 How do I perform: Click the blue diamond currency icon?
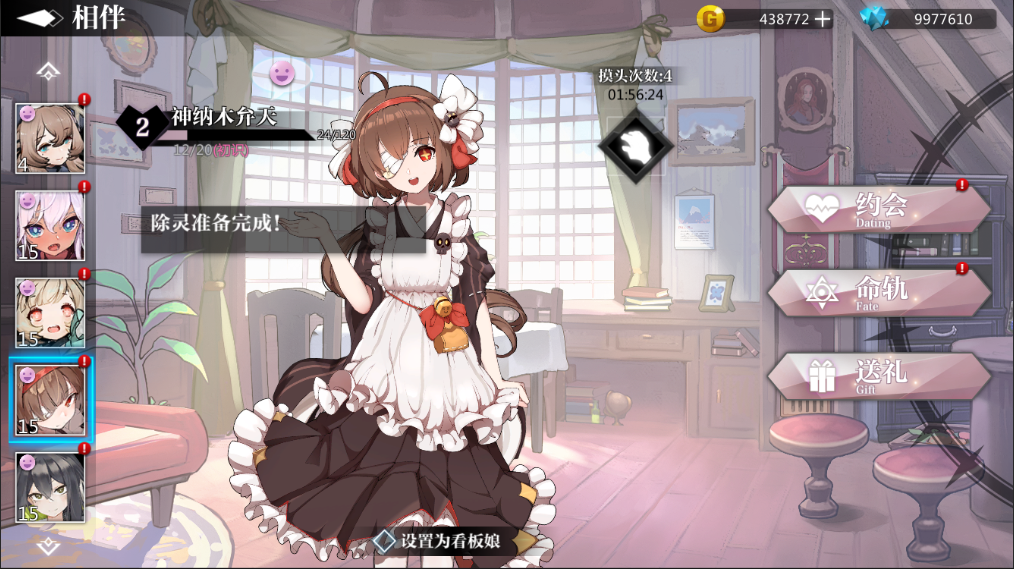click(x=875, y=19)
